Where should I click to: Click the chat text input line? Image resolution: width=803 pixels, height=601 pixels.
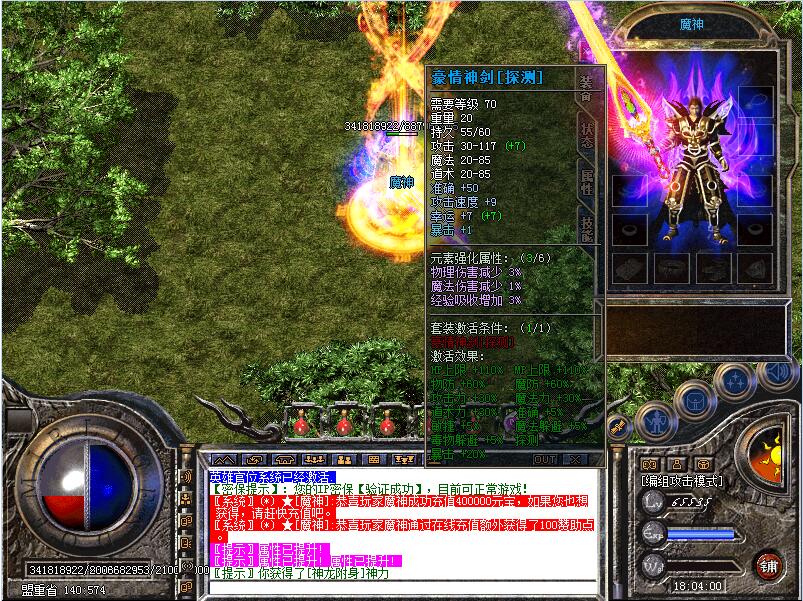(400, 587)
